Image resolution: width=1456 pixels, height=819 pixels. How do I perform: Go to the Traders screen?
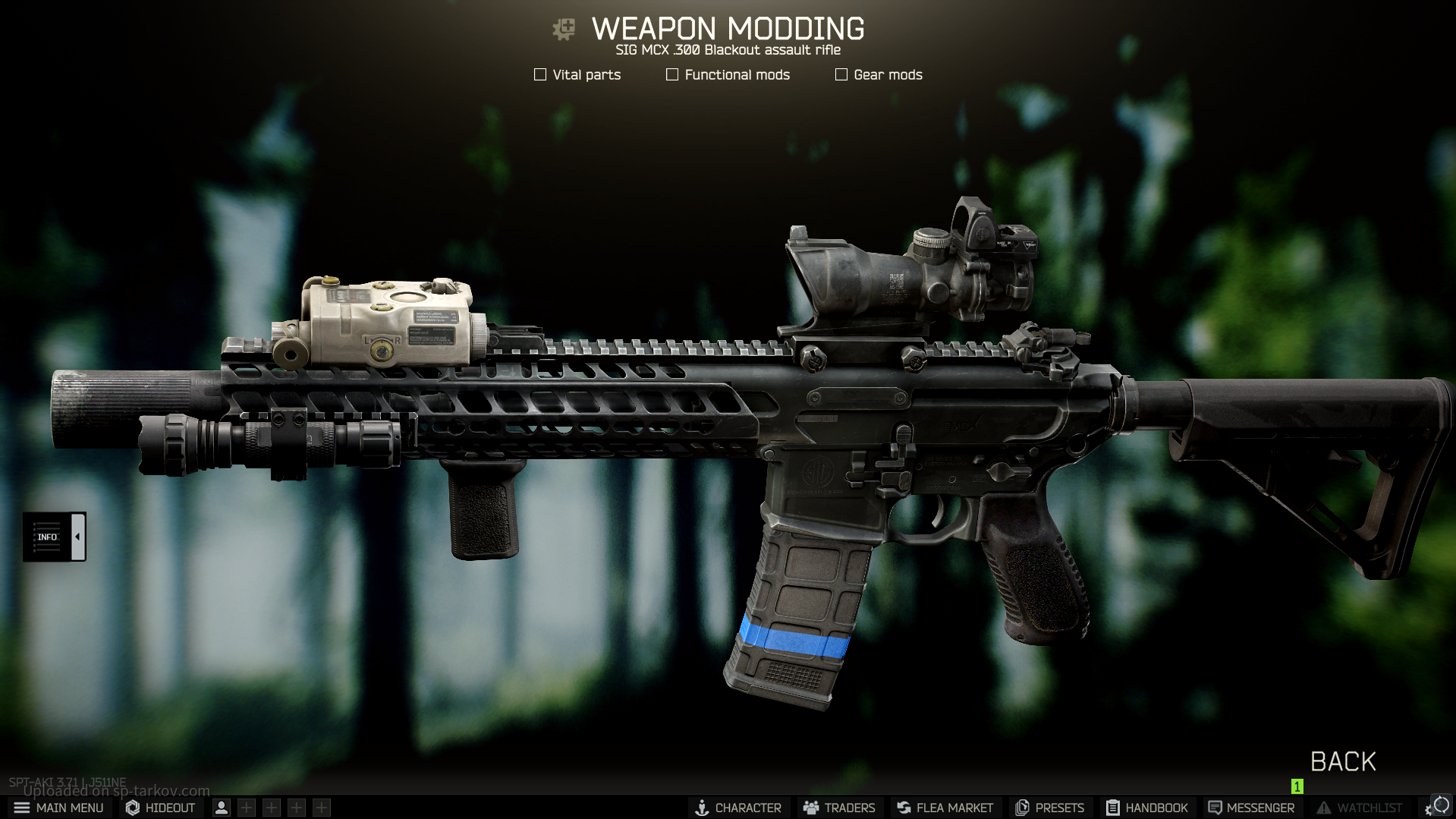(839, 808)
